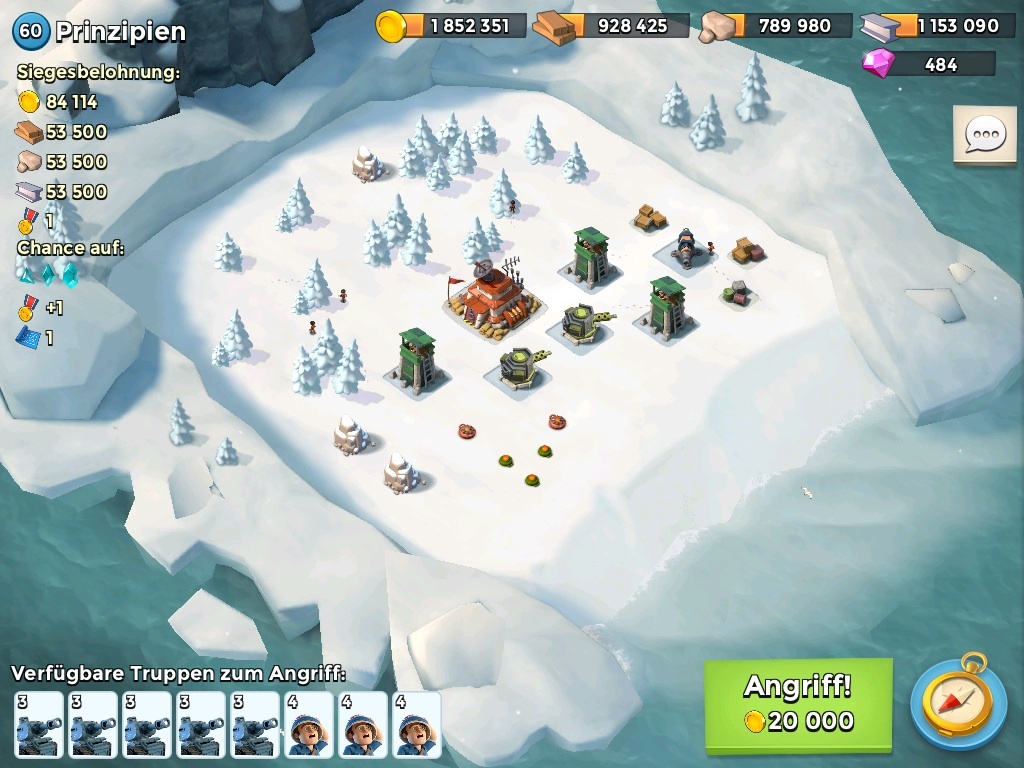
Task: Open the diamond shop from the gem counter
Action: (929, 64)
